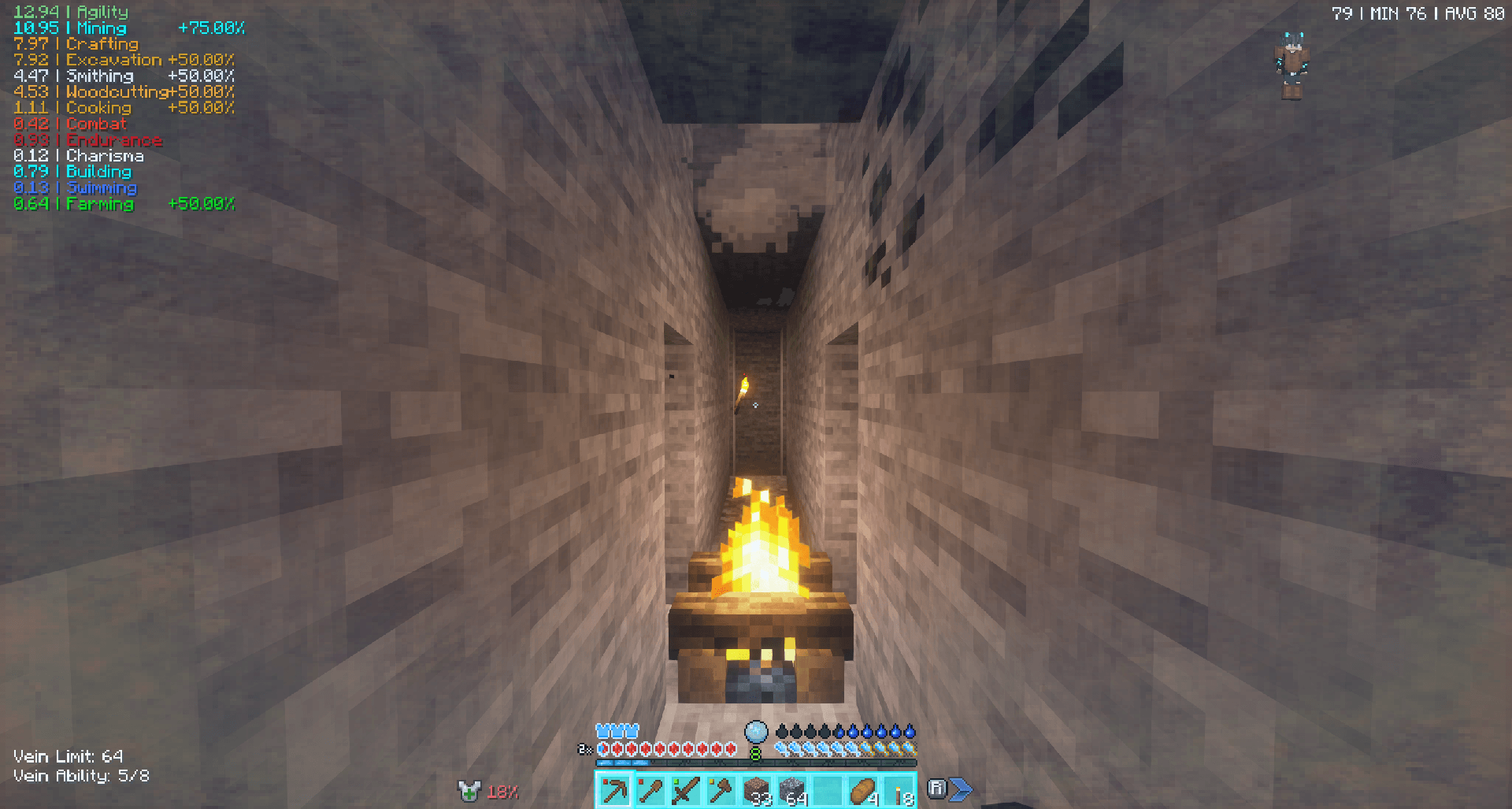Choose the torch stack of 8
The width and height of the screenshot is (1512, 809).
(x=898, y=790)
